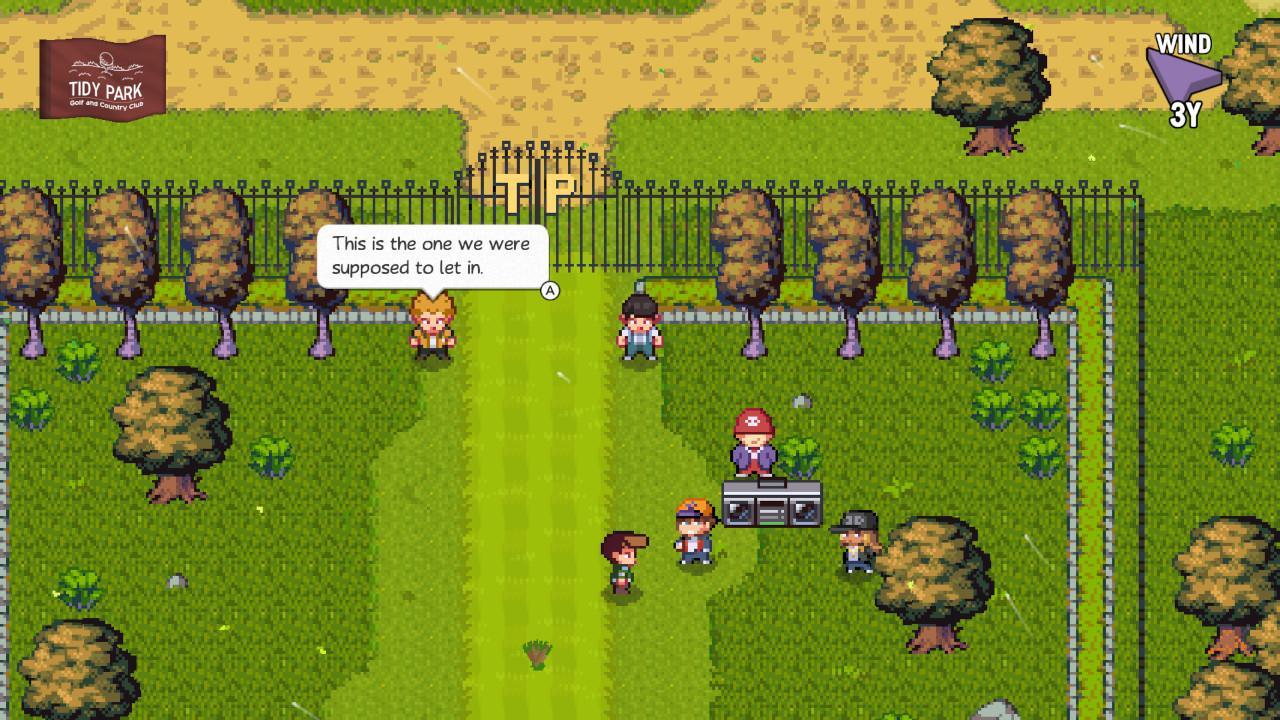
Task: Click the Tidy Park Golf and Country Club sign
Action: click(x=104, y=76)
